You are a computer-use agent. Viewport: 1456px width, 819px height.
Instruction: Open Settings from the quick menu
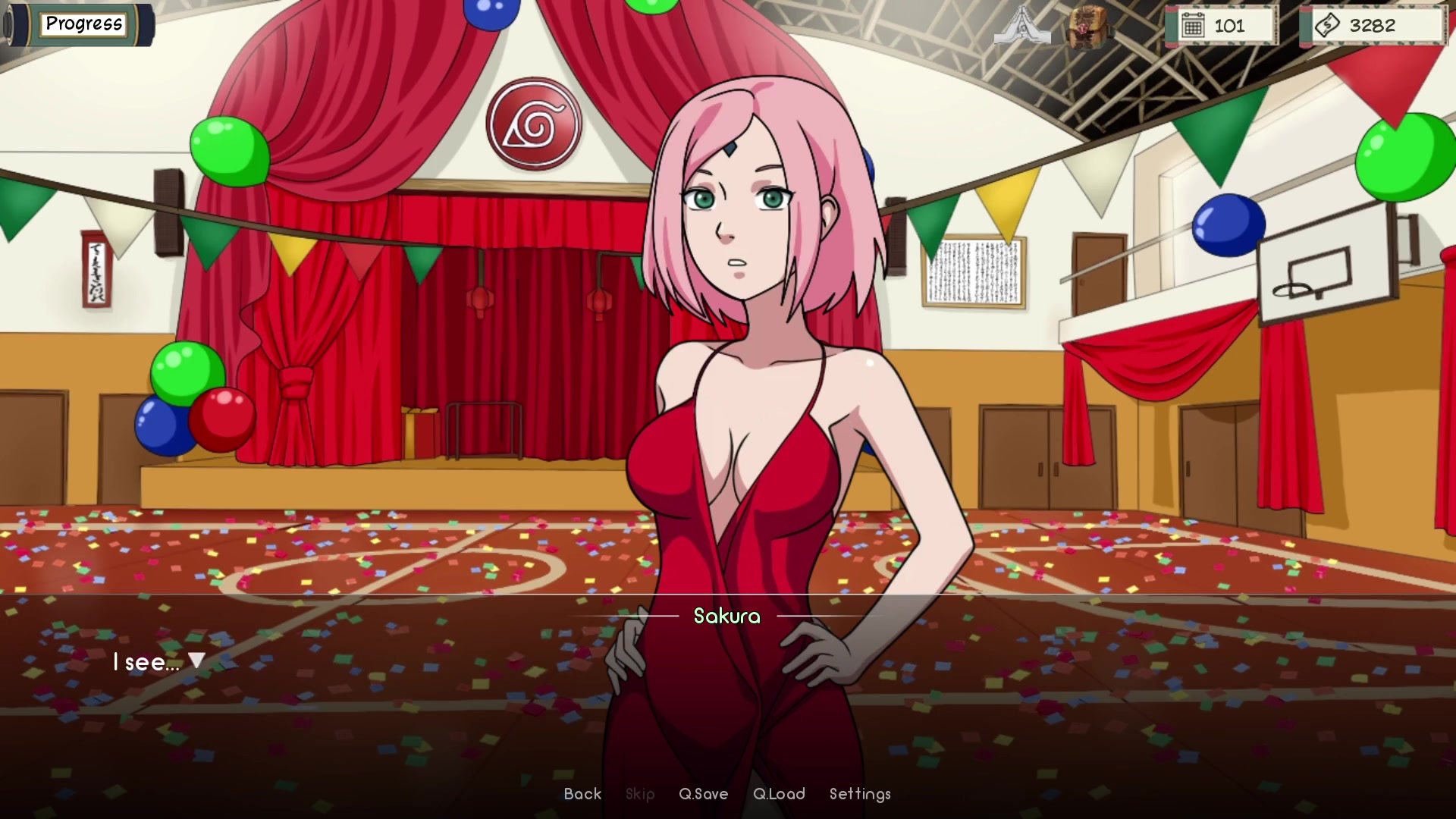(859, 794)
